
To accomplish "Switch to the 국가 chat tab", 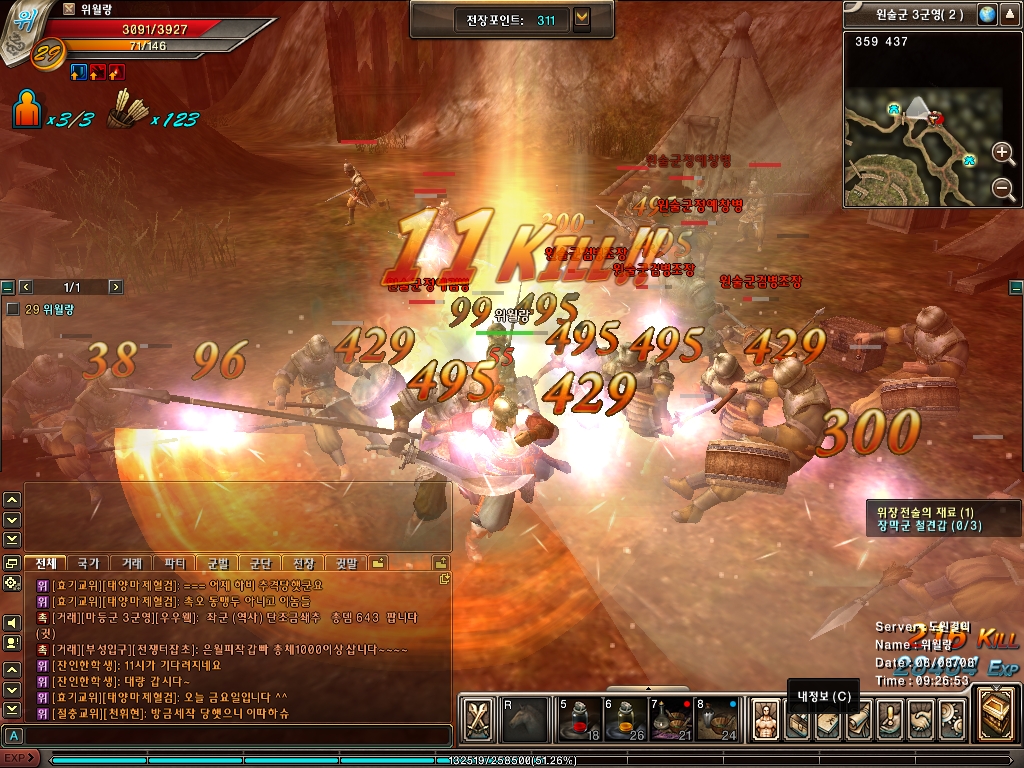I will (x=89, y=563).
